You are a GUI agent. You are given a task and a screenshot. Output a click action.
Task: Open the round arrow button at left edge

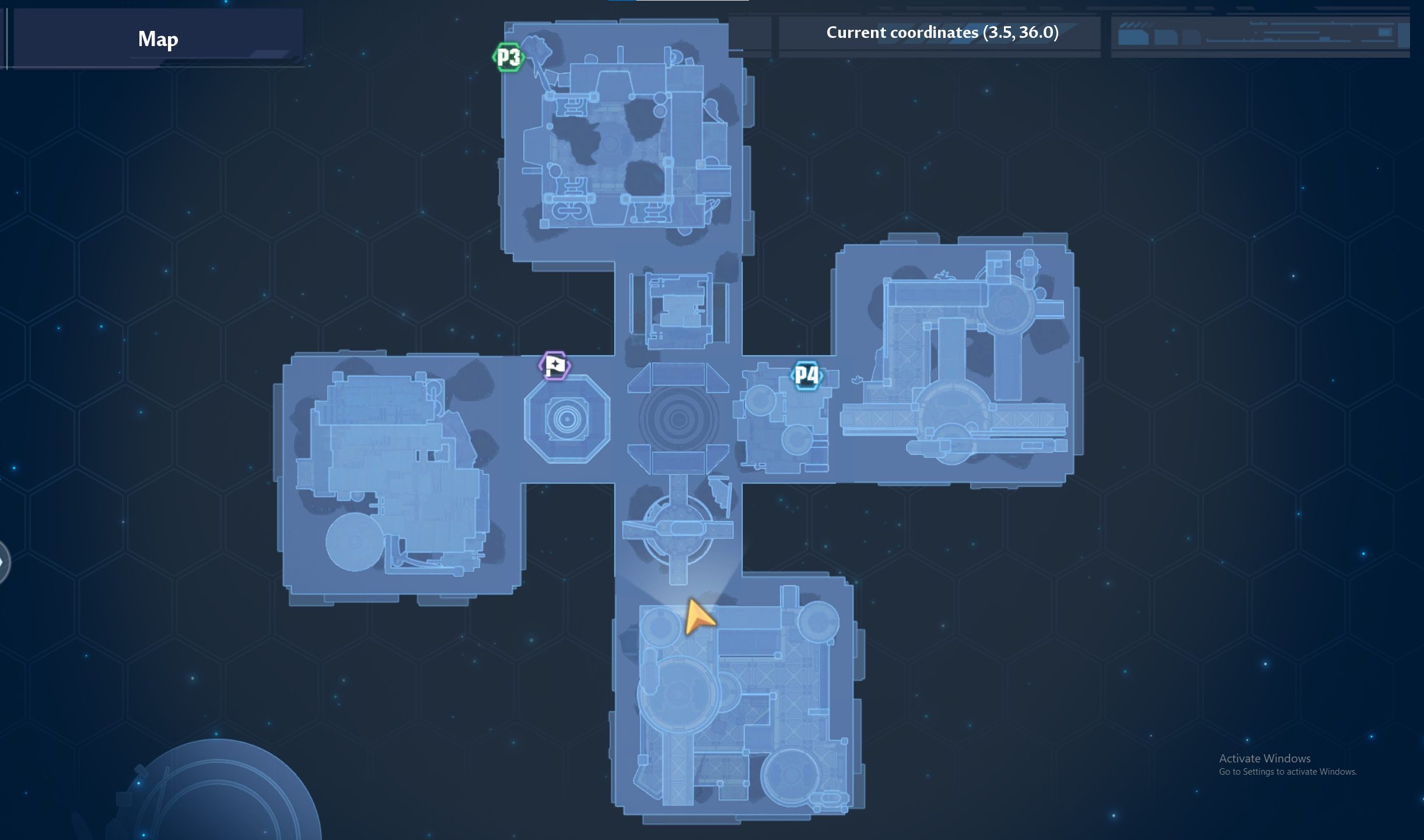[4, 562]
